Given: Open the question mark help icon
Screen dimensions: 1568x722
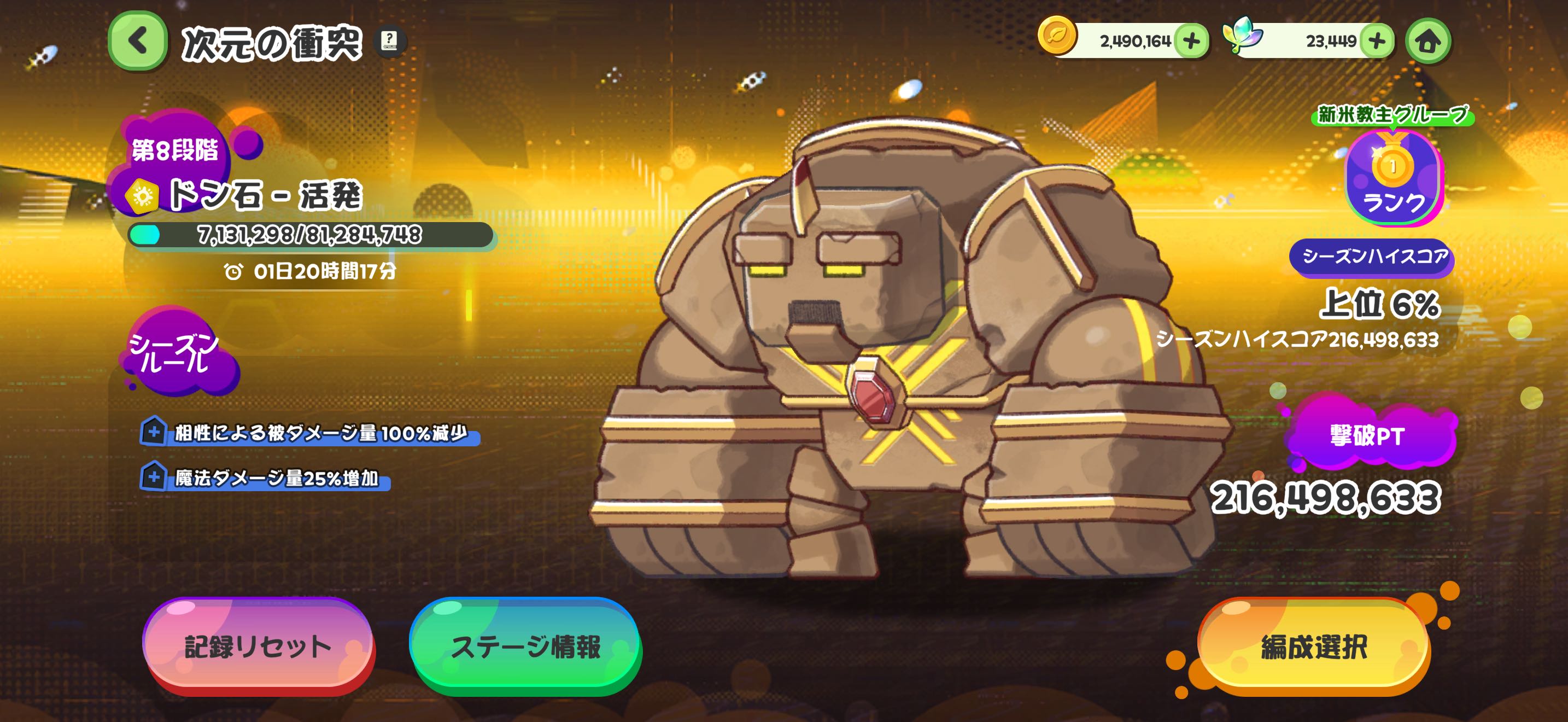Looking at the screenshot, I should pyautogui.click(x=389, y=41).
